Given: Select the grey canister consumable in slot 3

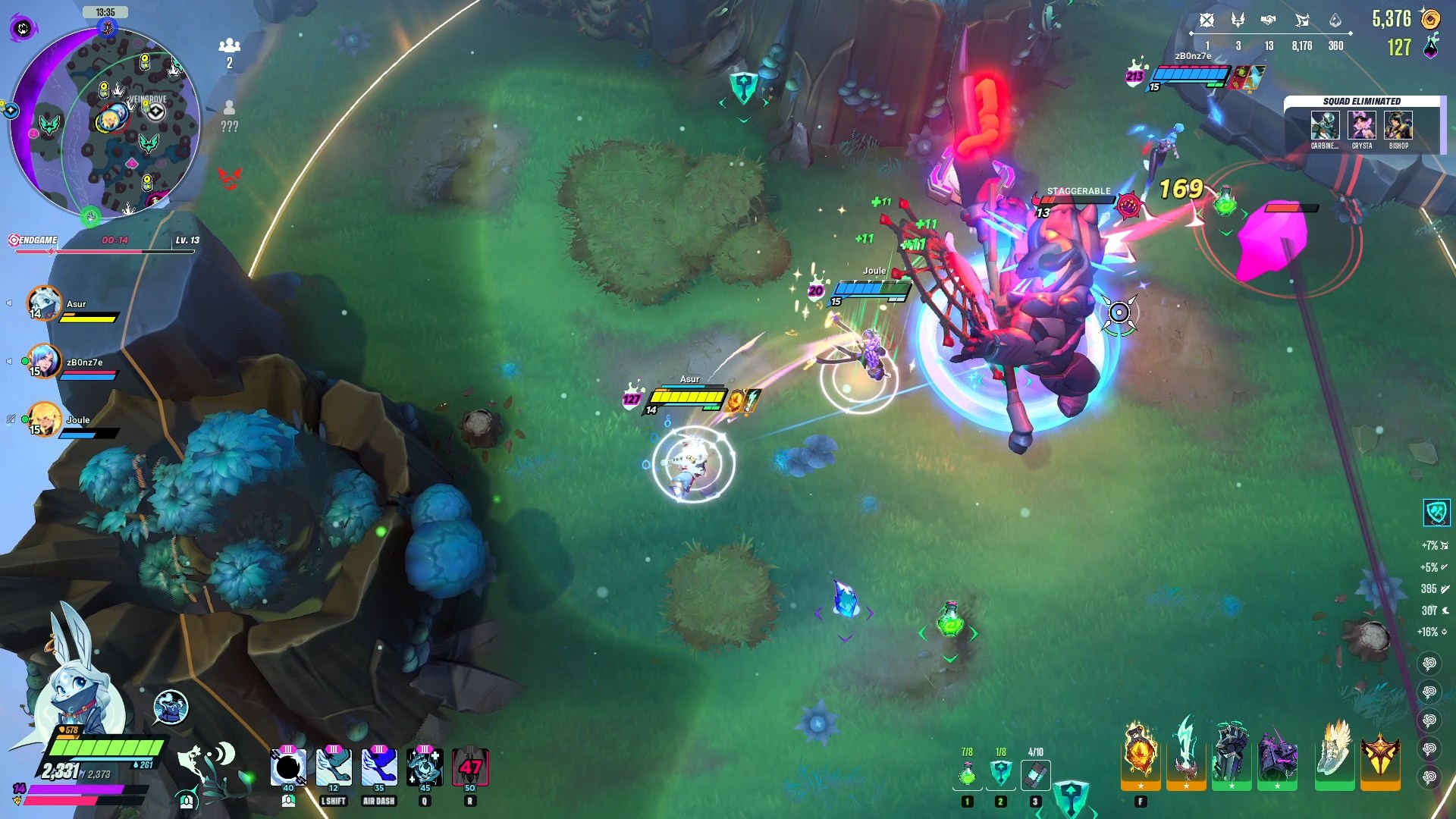Looking at the screenshot, I should [1035, 774].
